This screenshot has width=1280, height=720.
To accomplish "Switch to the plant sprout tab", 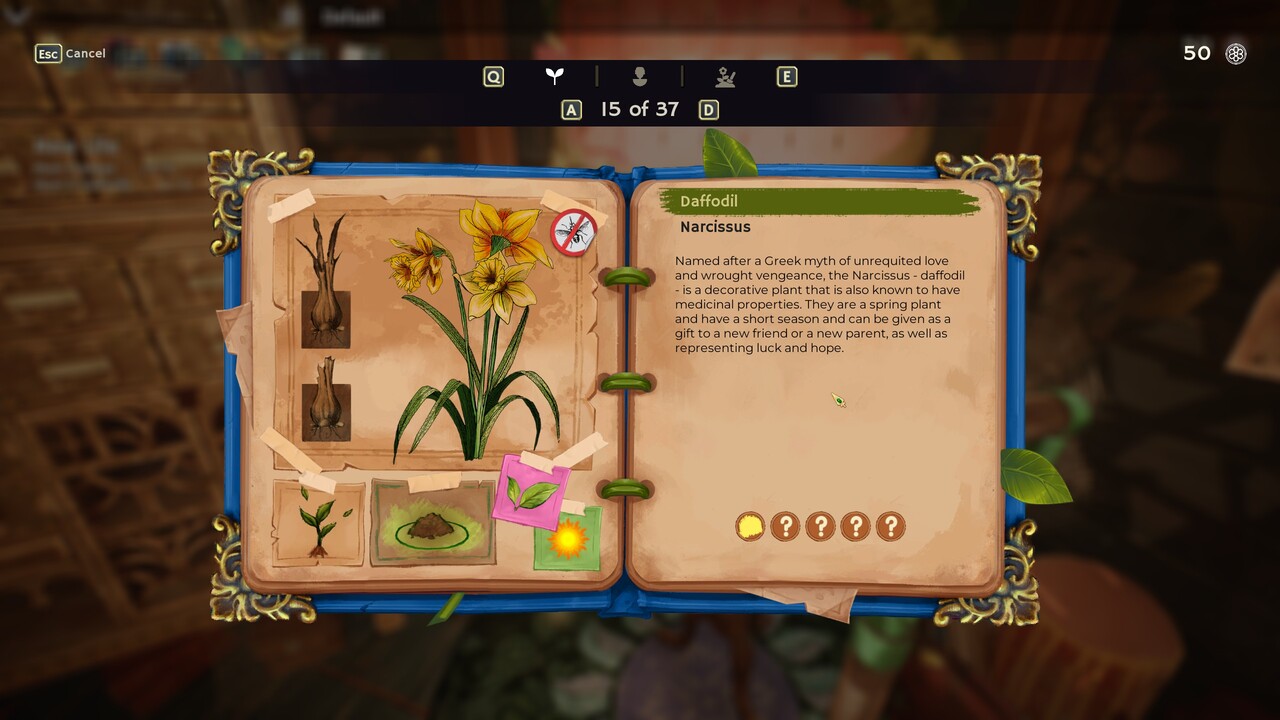I will click(554, 76).
